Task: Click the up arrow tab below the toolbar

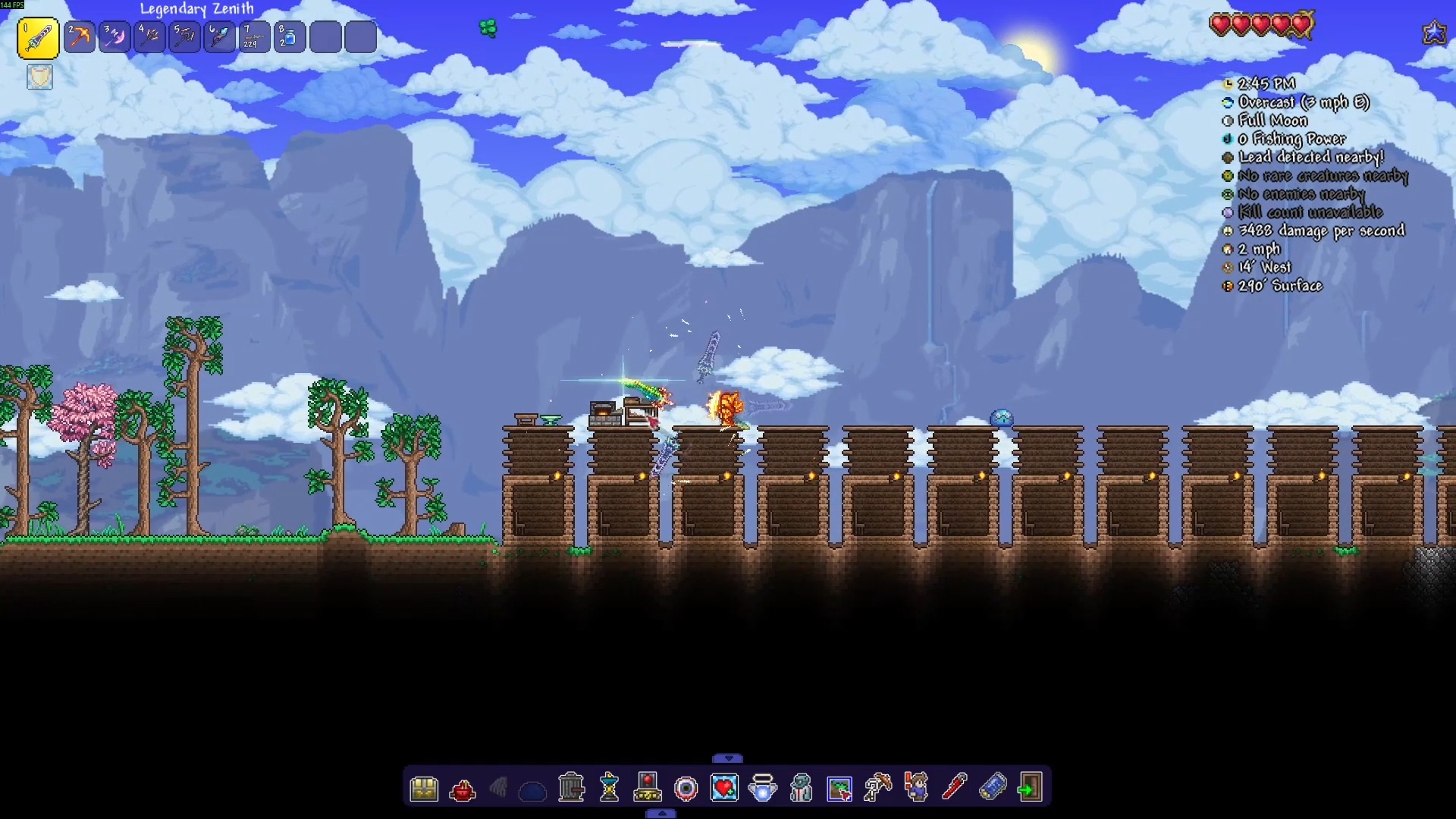Action: click(661, 814)
